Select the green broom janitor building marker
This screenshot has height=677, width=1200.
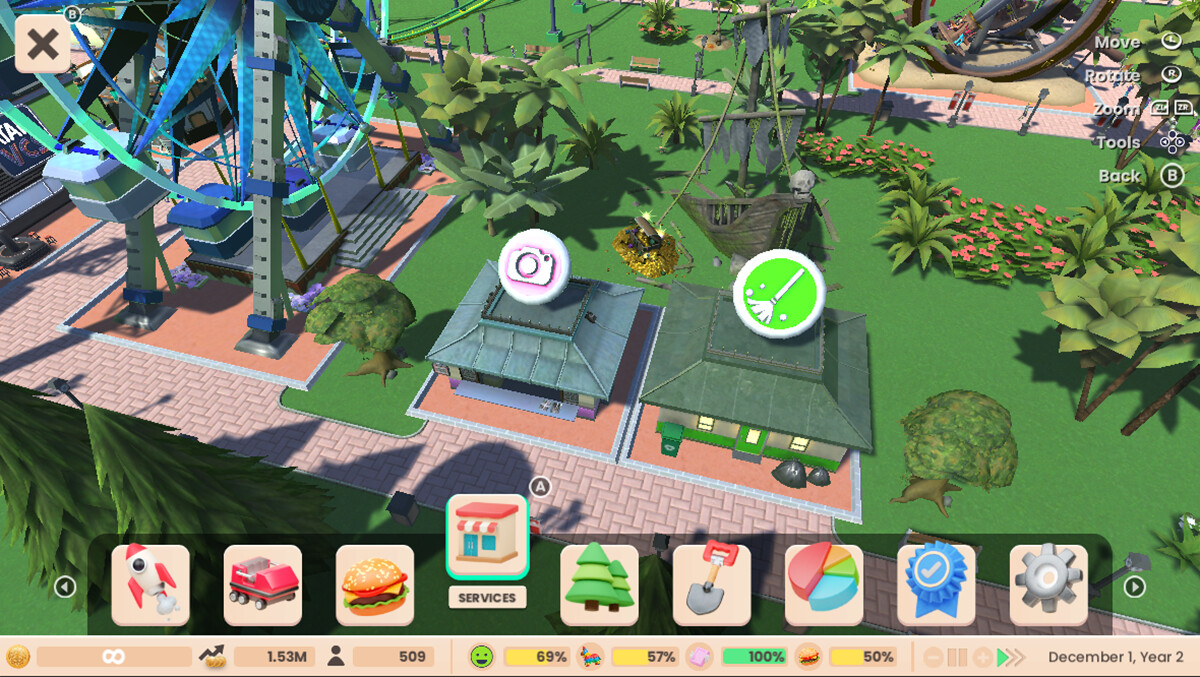pyautogui.click(x=778, y=294)
